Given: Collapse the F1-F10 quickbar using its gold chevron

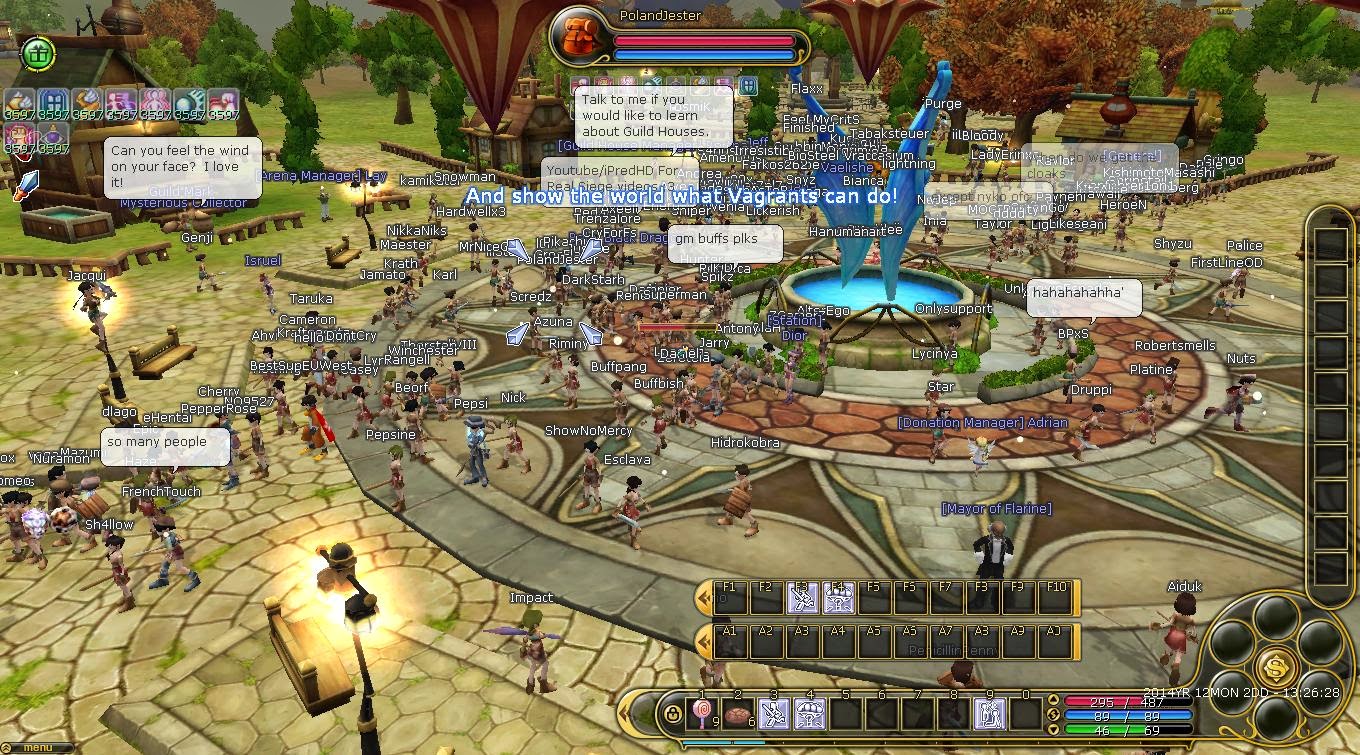Looking at the screenshot, I should [x=703, y=597].
